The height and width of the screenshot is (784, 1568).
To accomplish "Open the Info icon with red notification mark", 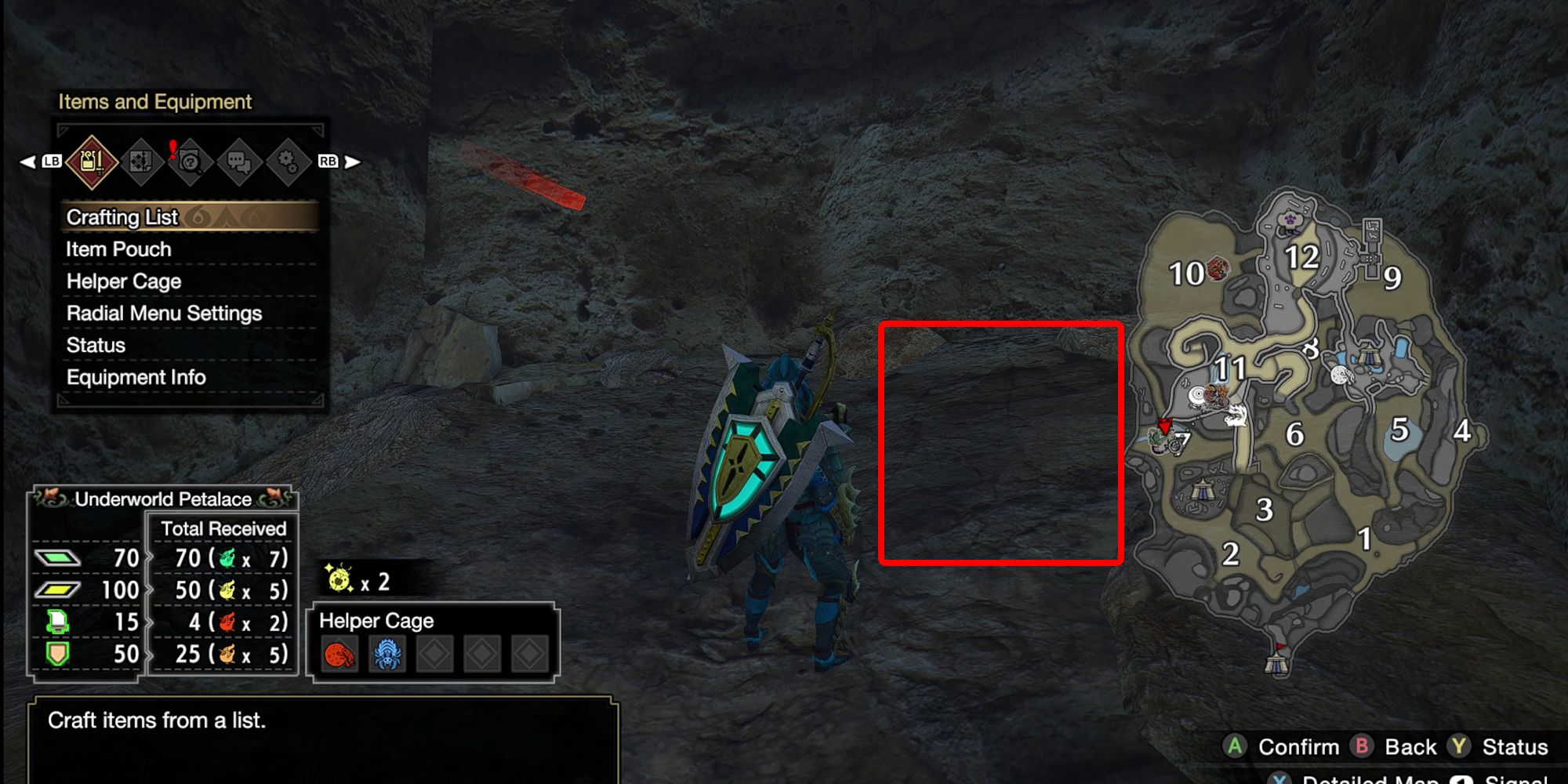I will (x=192, y=161).
